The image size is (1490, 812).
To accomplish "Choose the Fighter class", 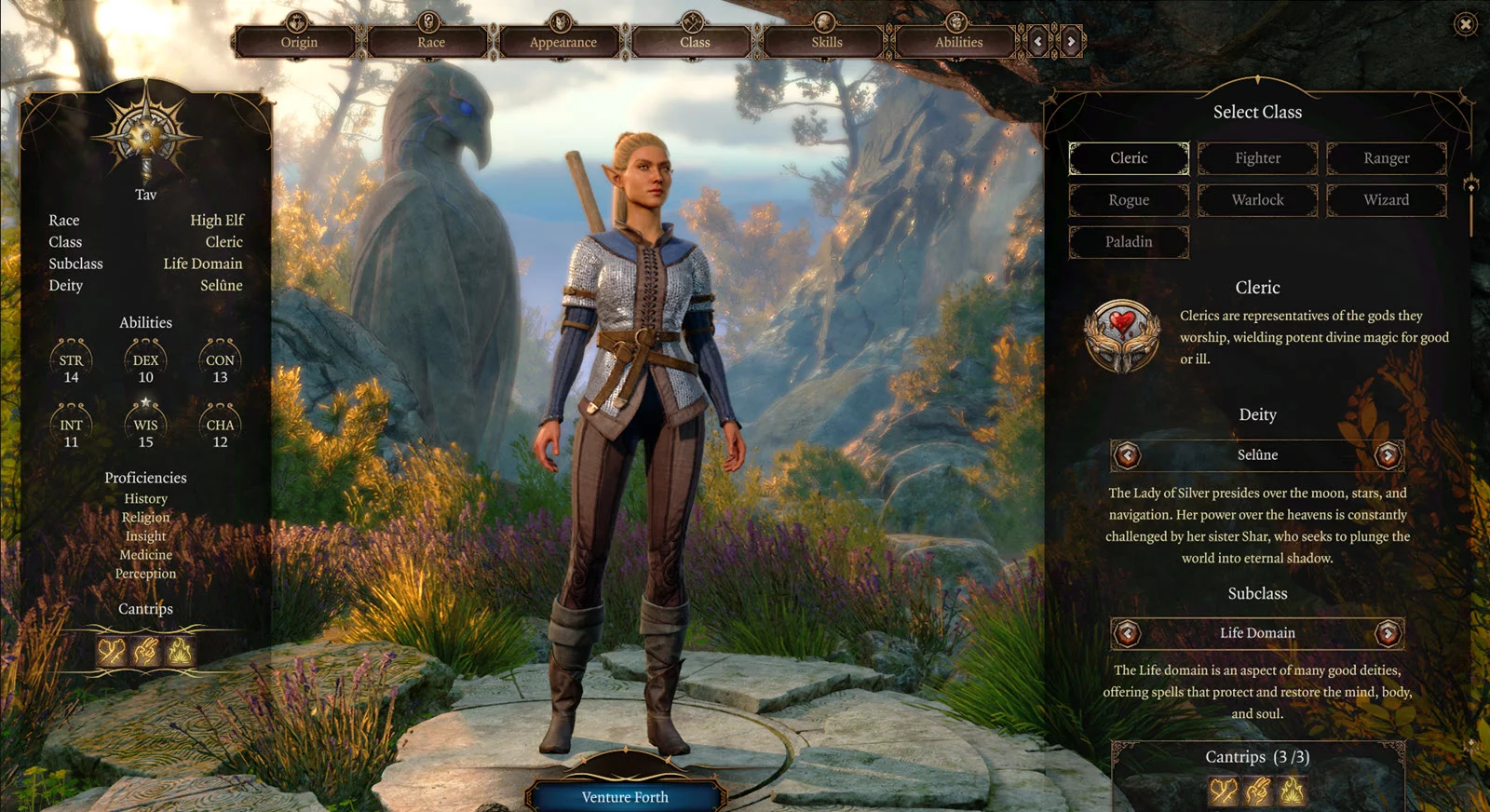I will (1257, 158).
